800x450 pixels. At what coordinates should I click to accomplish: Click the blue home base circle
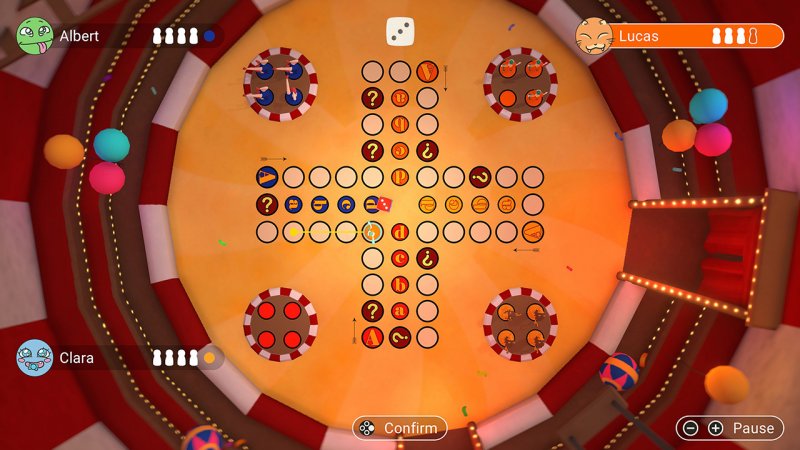click(280, 83)
